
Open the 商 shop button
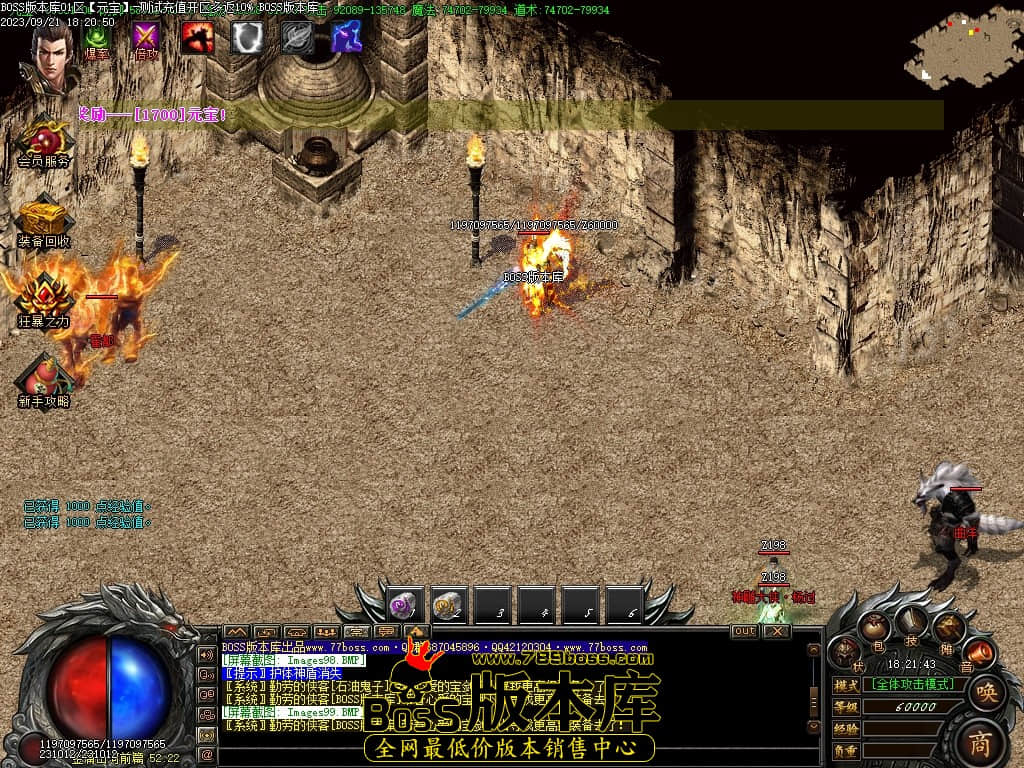pyautogui.click(x=984, y=741)
